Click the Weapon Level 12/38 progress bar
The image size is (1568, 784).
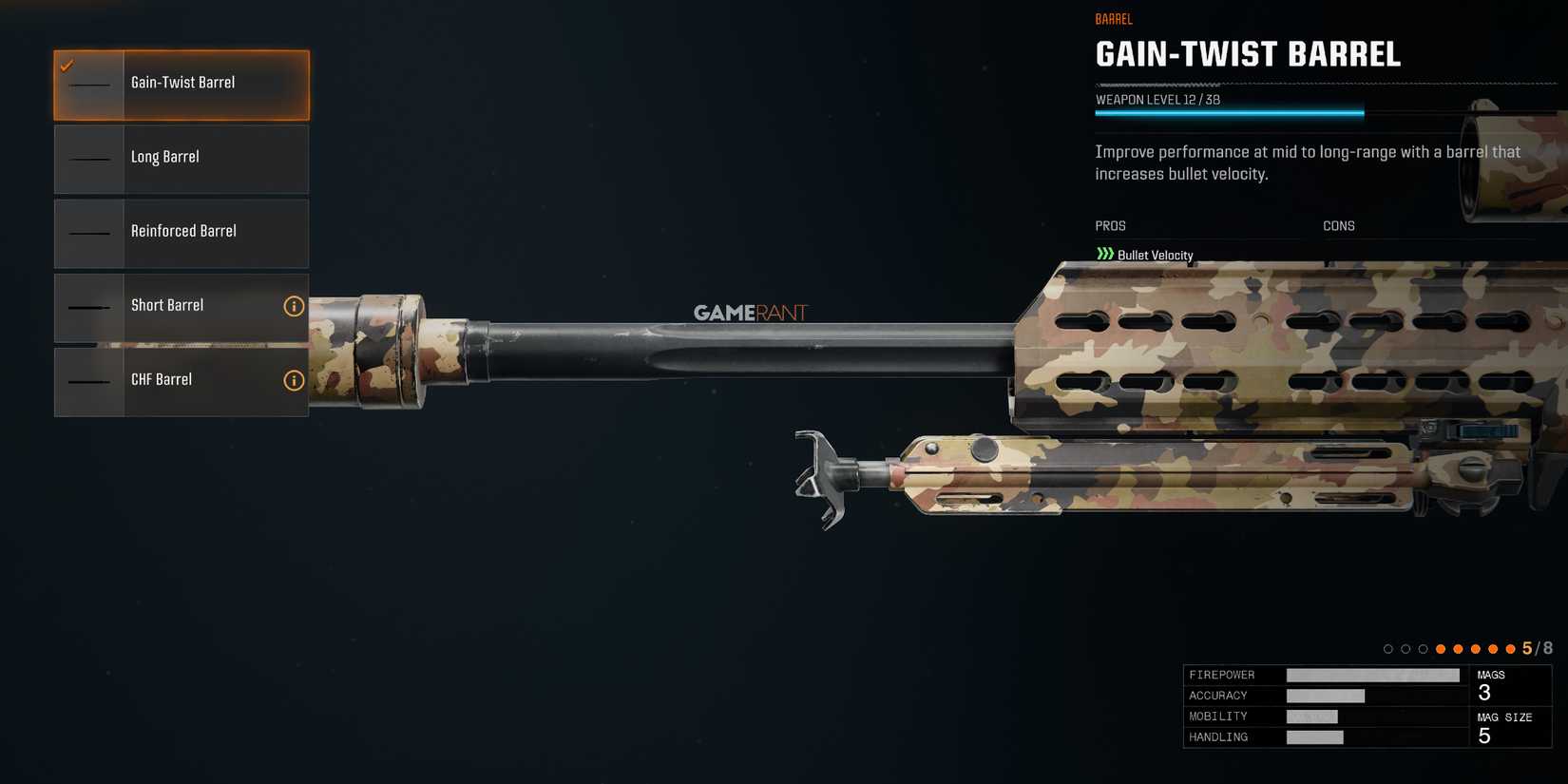[1231, 111]
